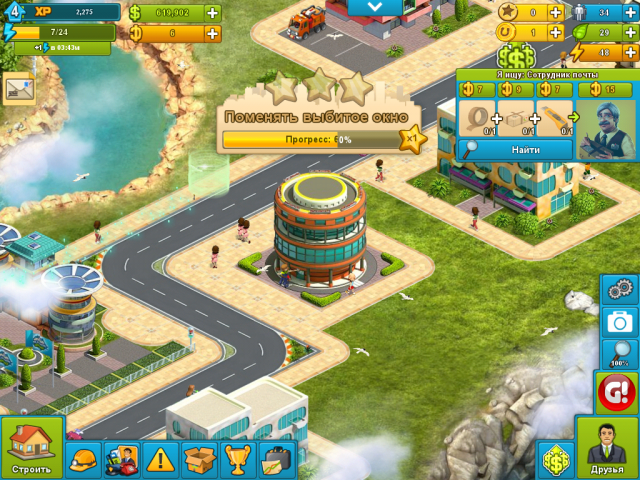
Task: Toggle the 100% zoom magnifier
Action: coord(619,355)
